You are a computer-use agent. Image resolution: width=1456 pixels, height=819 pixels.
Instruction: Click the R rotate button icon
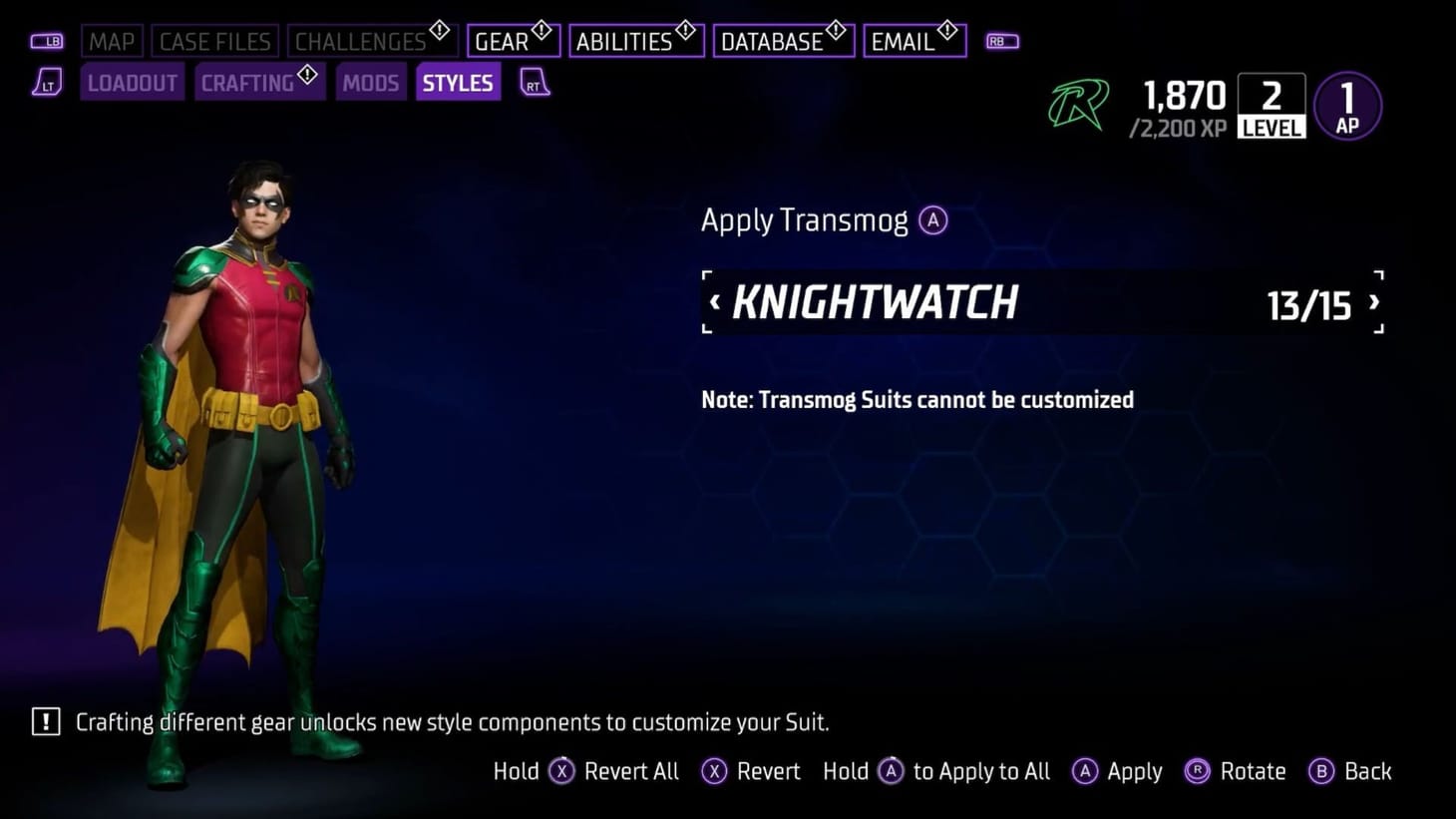click(1195, 771)
